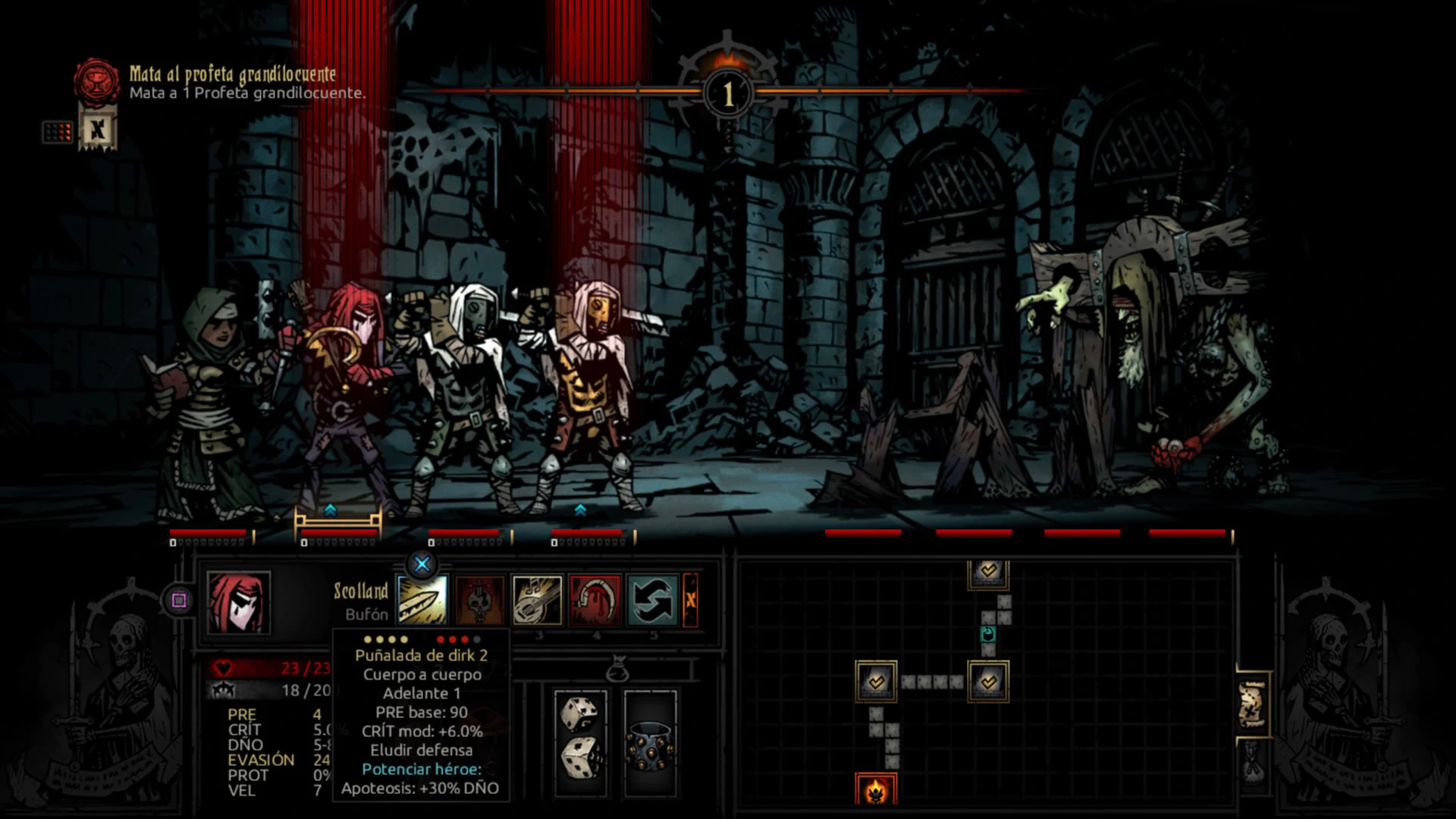Switch to the map scroll tab

click(x=1252, y=704)
